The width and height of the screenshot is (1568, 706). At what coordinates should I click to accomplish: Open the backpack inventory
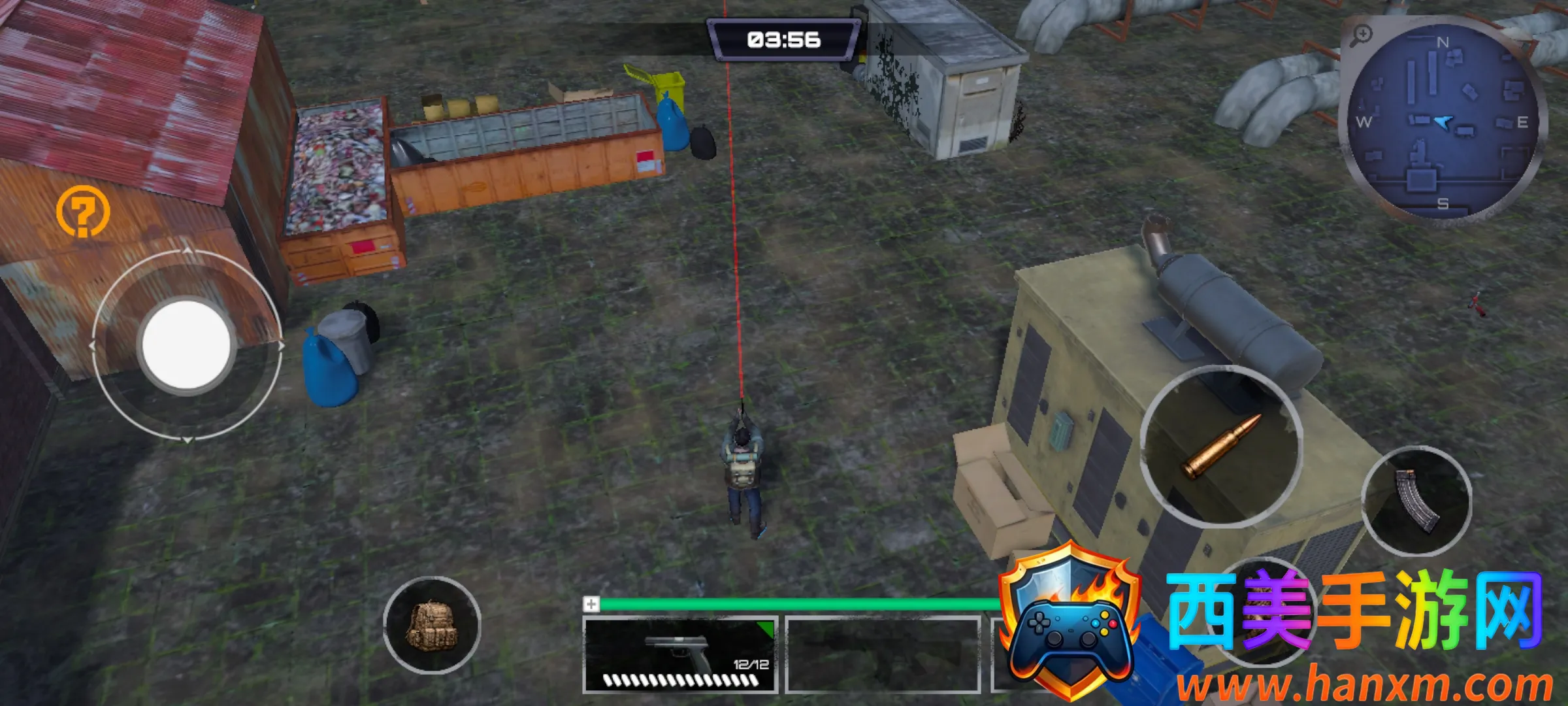coord(432,625)
